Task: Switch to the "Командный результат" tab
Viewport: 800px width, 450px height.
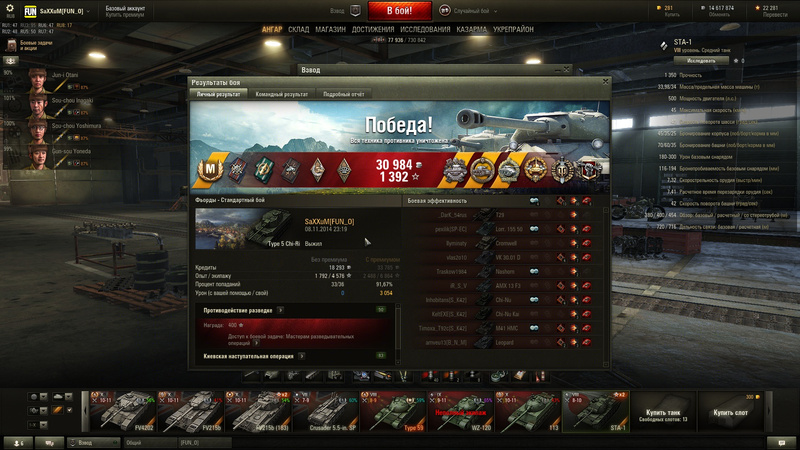Action: pos(282,94)
